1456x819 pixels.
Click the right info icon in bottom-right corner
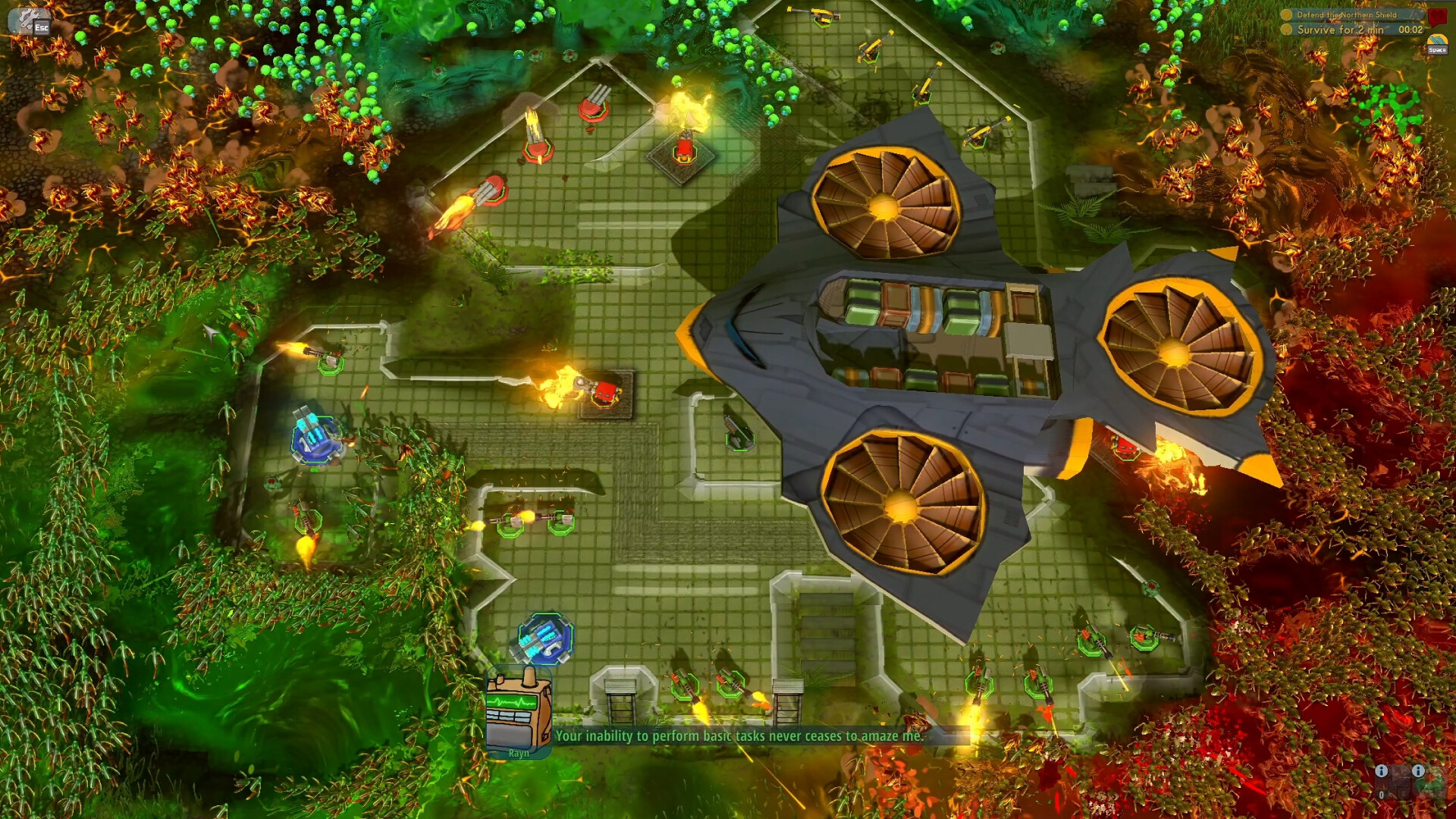1419,771
